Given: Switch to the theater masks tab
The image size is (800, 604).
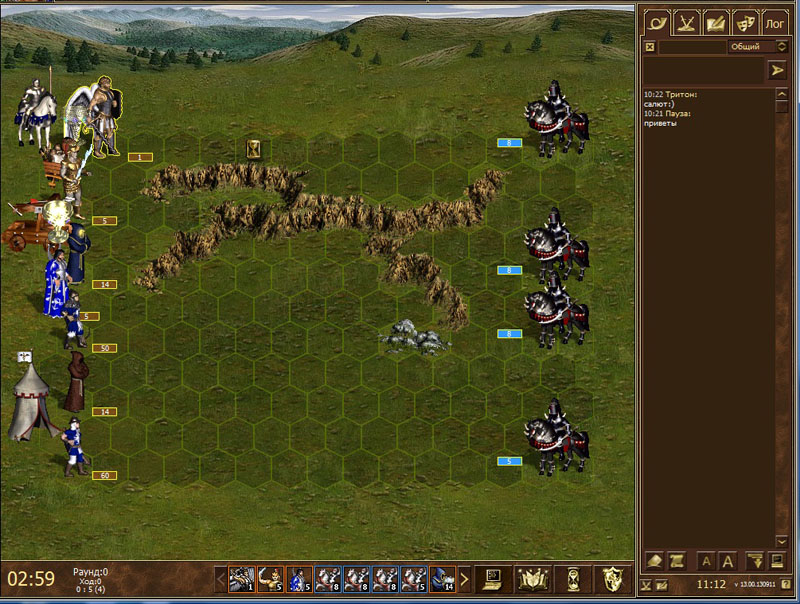Looking at the screenshot, I should 745,20.
